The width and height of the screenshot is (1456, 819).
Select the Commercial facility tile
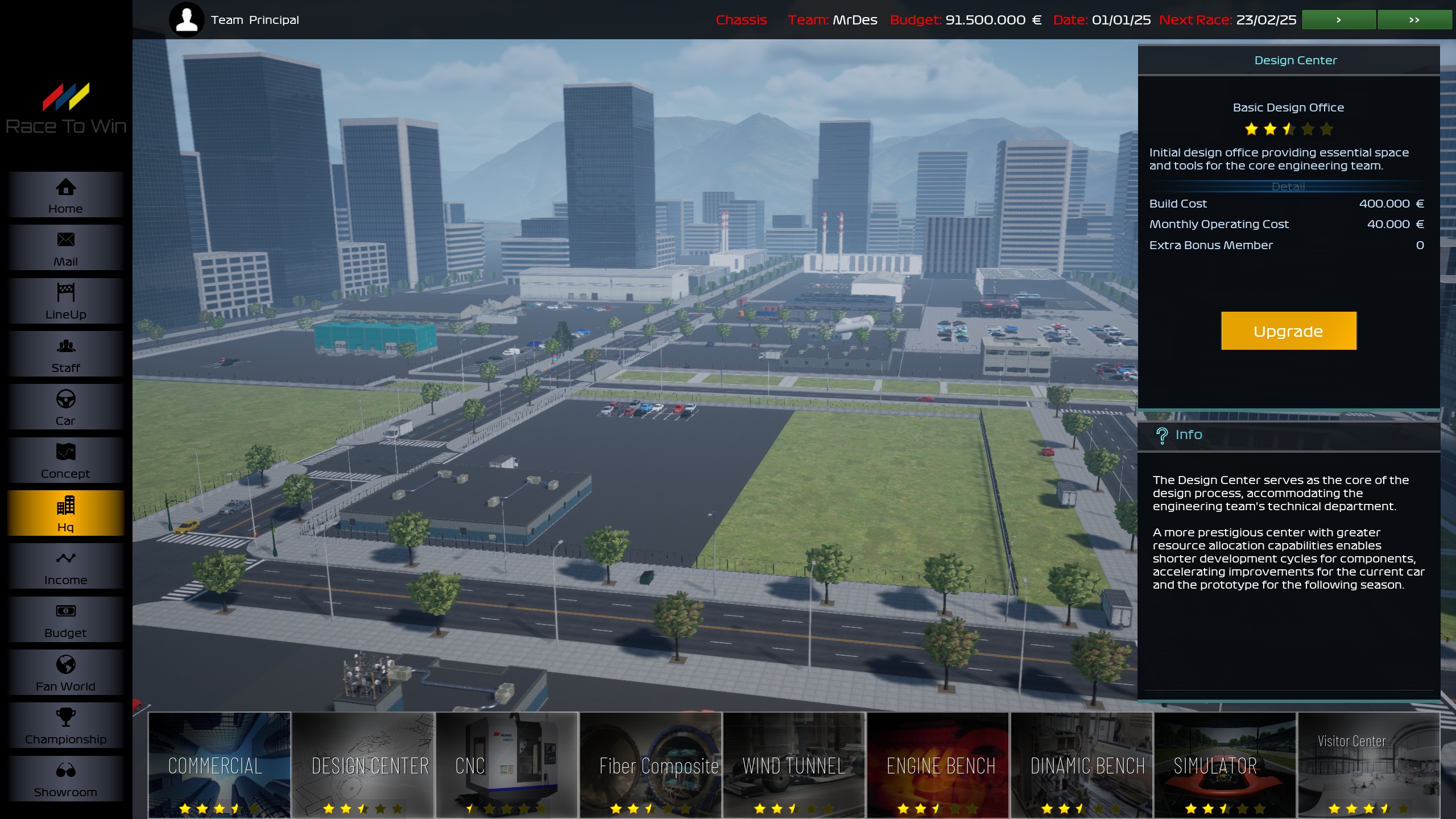point(220,765)
